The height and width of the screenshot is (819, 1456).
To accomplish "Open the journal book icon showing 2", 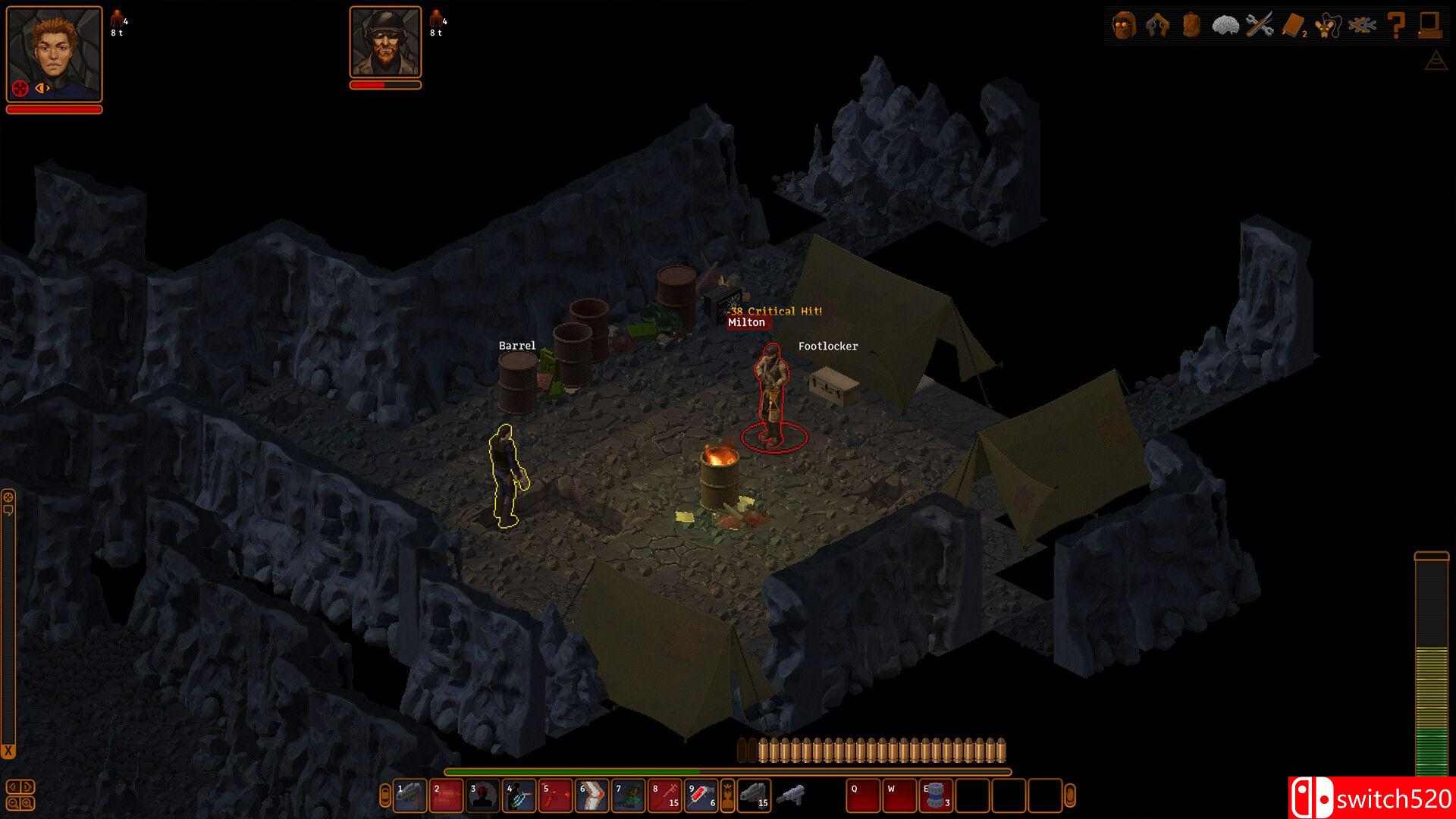I will (1292, 25).
